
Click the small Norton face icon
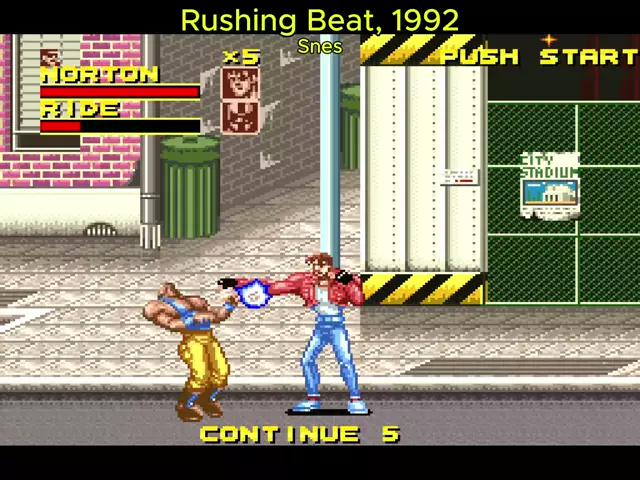coord(50,59)
